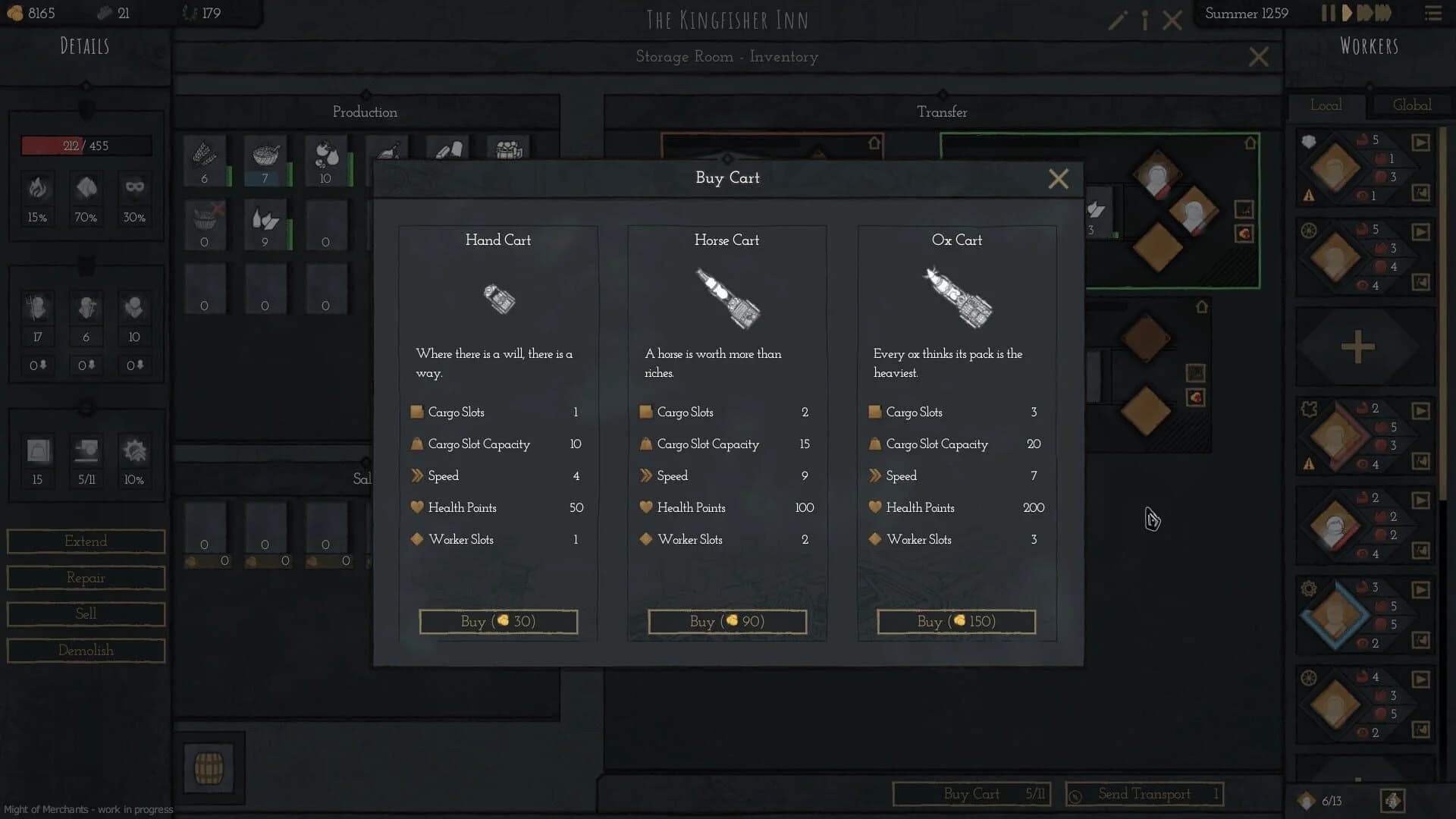
Task: Collapse the top Details panel section
Action: (86, 86)
